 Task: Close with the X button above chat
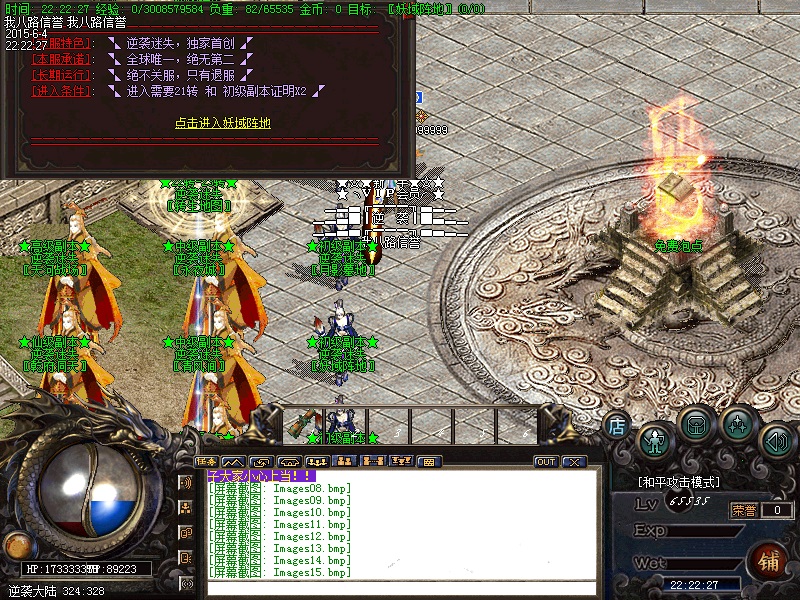pyautogui.click(x=573, y=462)
